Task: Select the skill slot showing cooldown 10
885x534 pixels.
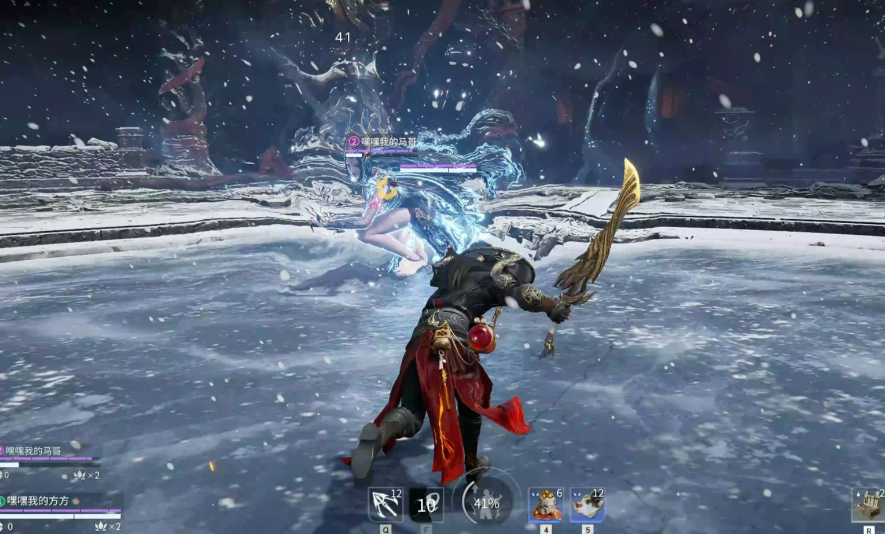Action: point(427,504)
